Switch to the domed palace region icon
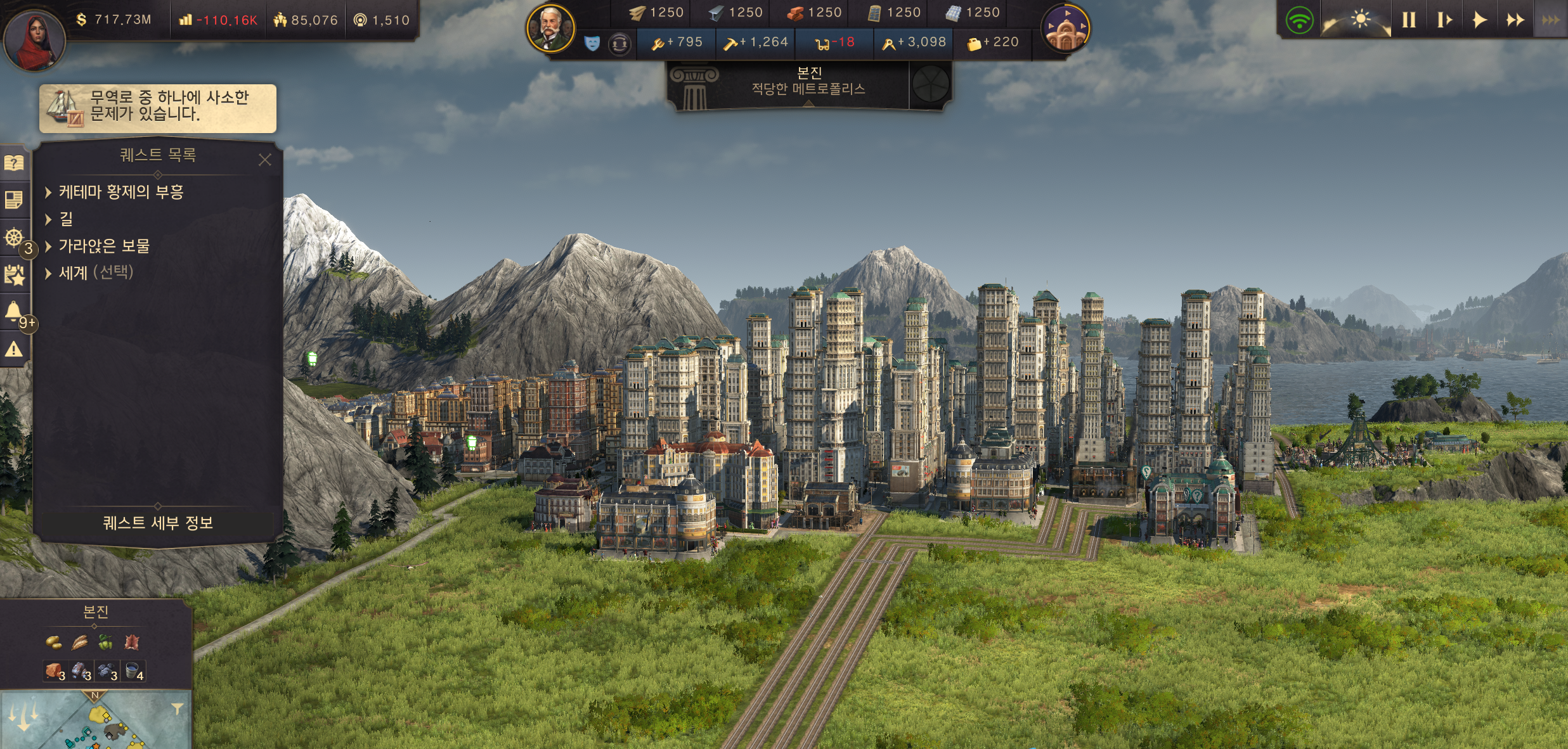1568x749 pixels. [1065, 29]
